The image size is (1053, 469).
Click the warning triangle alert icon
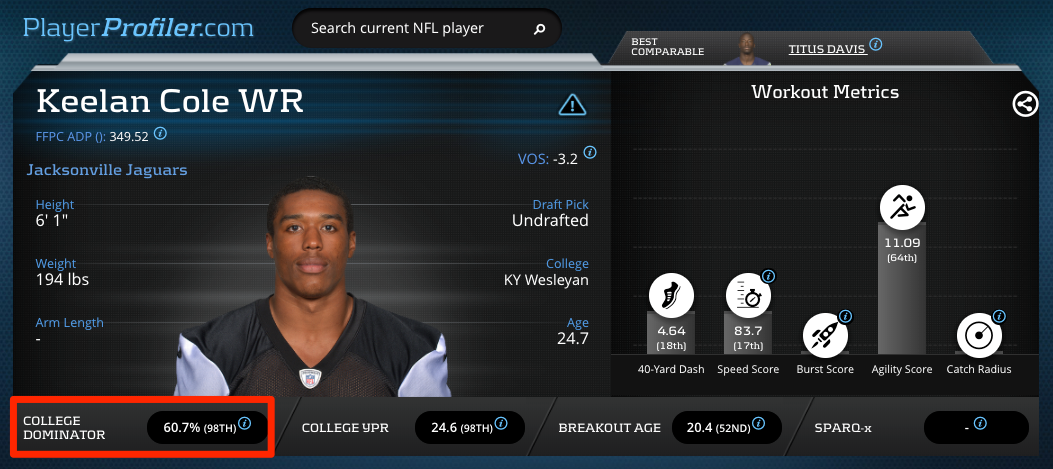pyautogui.click(x=572, y=104)
